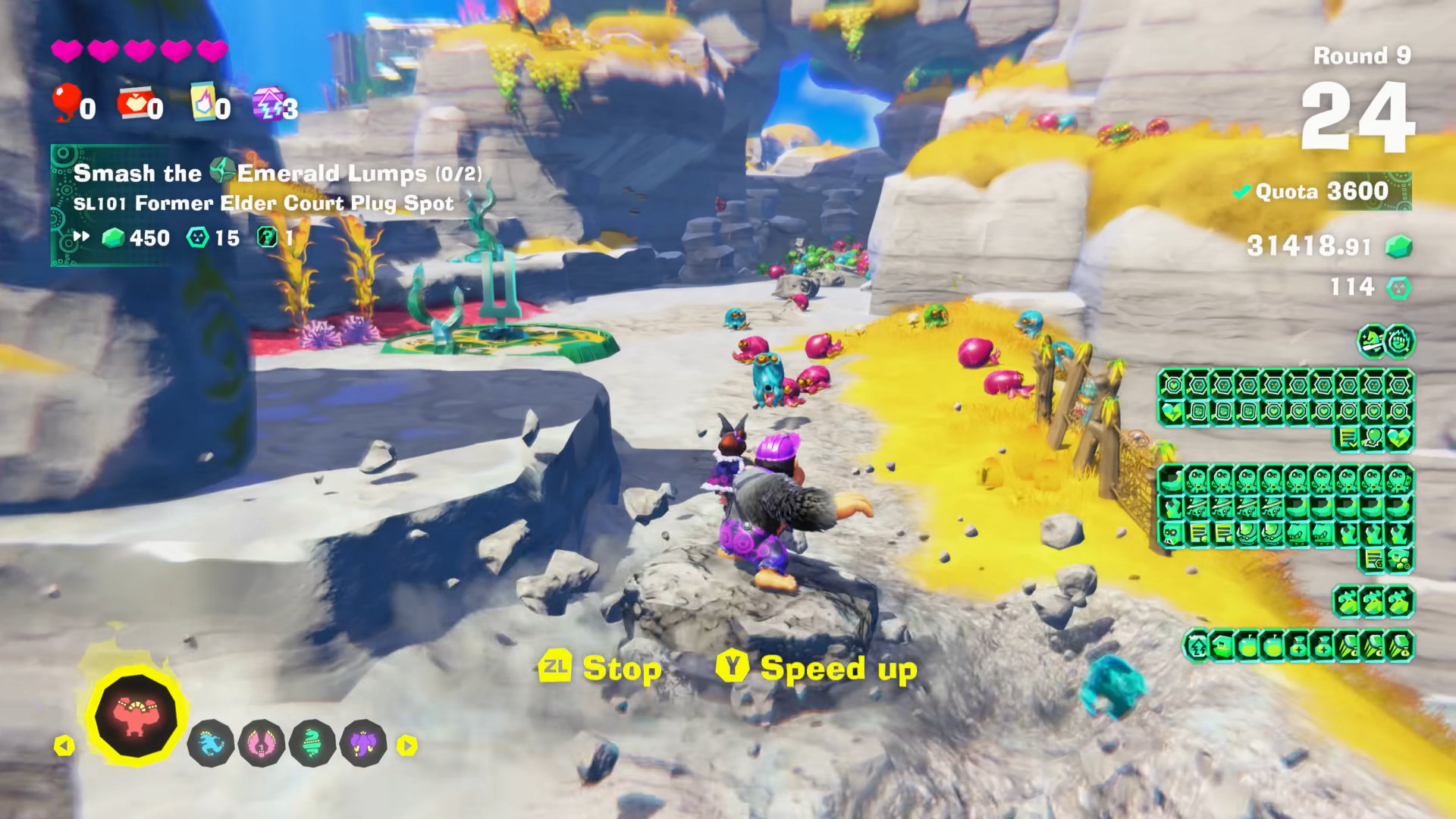Select the flaming fist perk icon
The image size is (1456, 819).
[x=1399, y=342]
